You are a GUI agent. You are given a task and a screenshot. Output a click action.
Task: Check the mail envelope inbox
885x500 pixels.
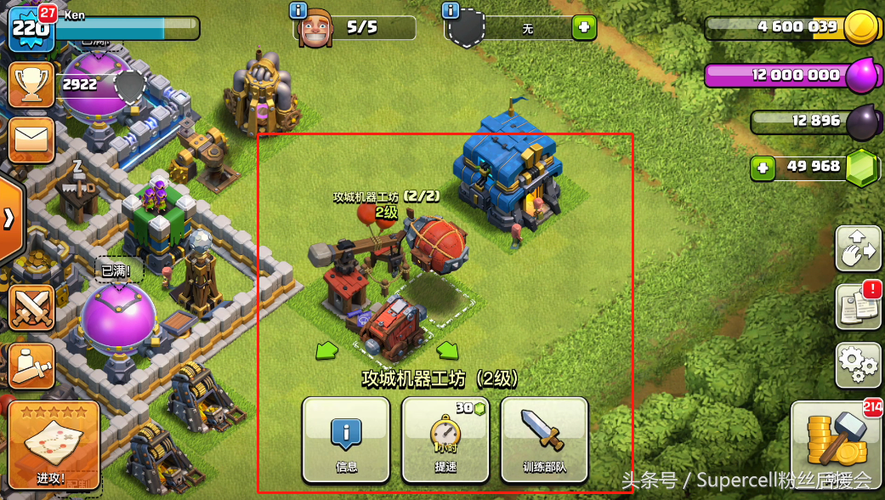pyautogui.click(x=30, y=140)
